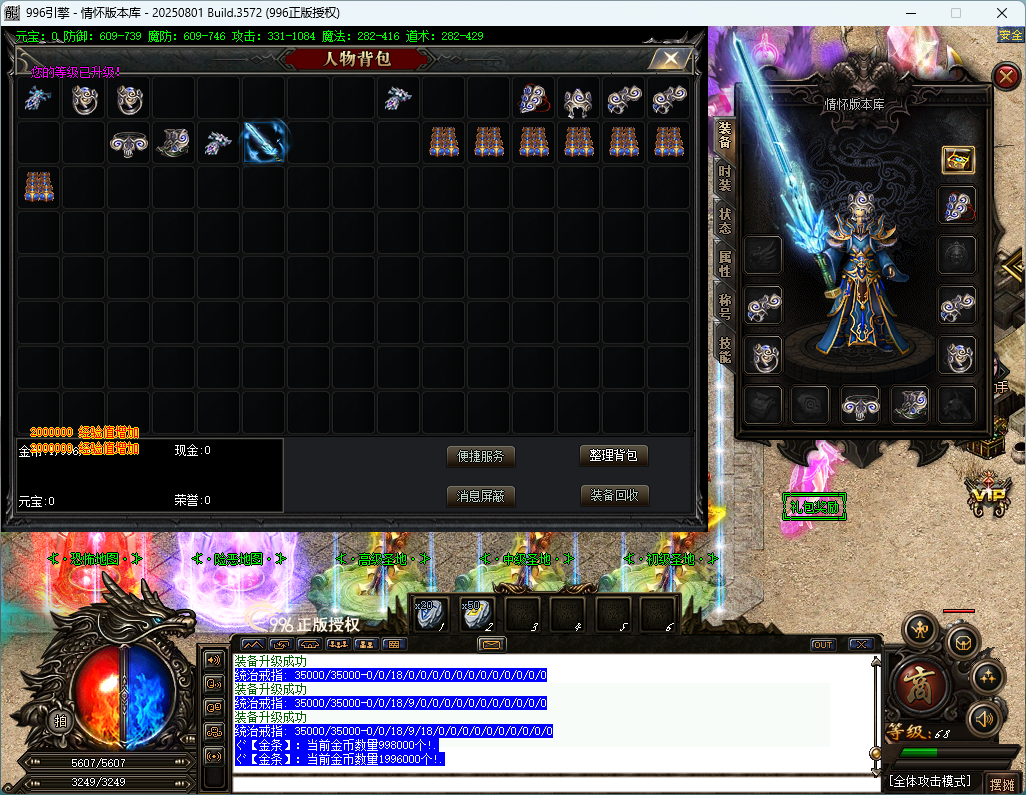Show the 属性 attributes tab
This screenshot has height=795, width=1026.
click(x=724, y=265)
